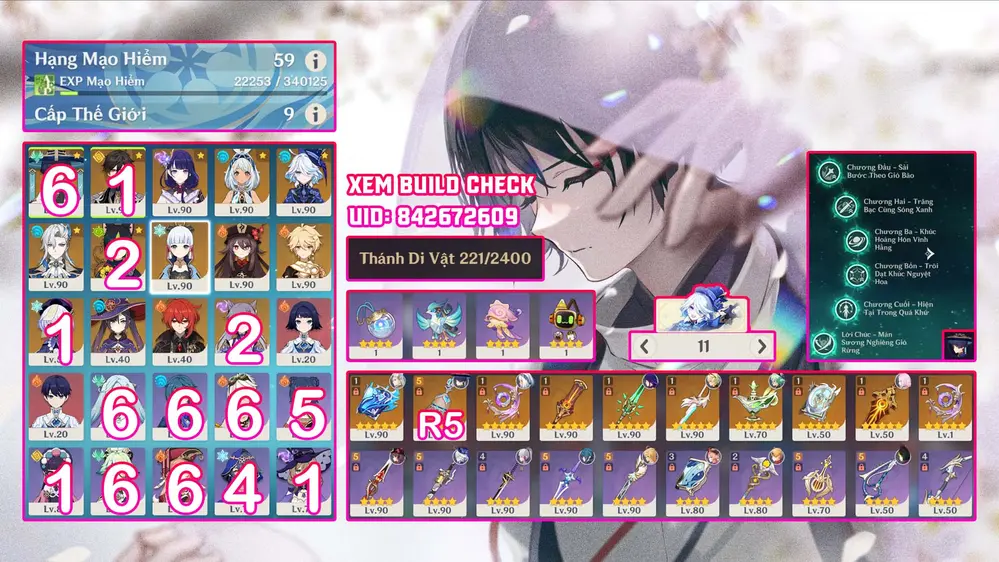Click the info icon beside Hạng Mạo Hiểm
999x562 pixels.
[x=317, y=60]
